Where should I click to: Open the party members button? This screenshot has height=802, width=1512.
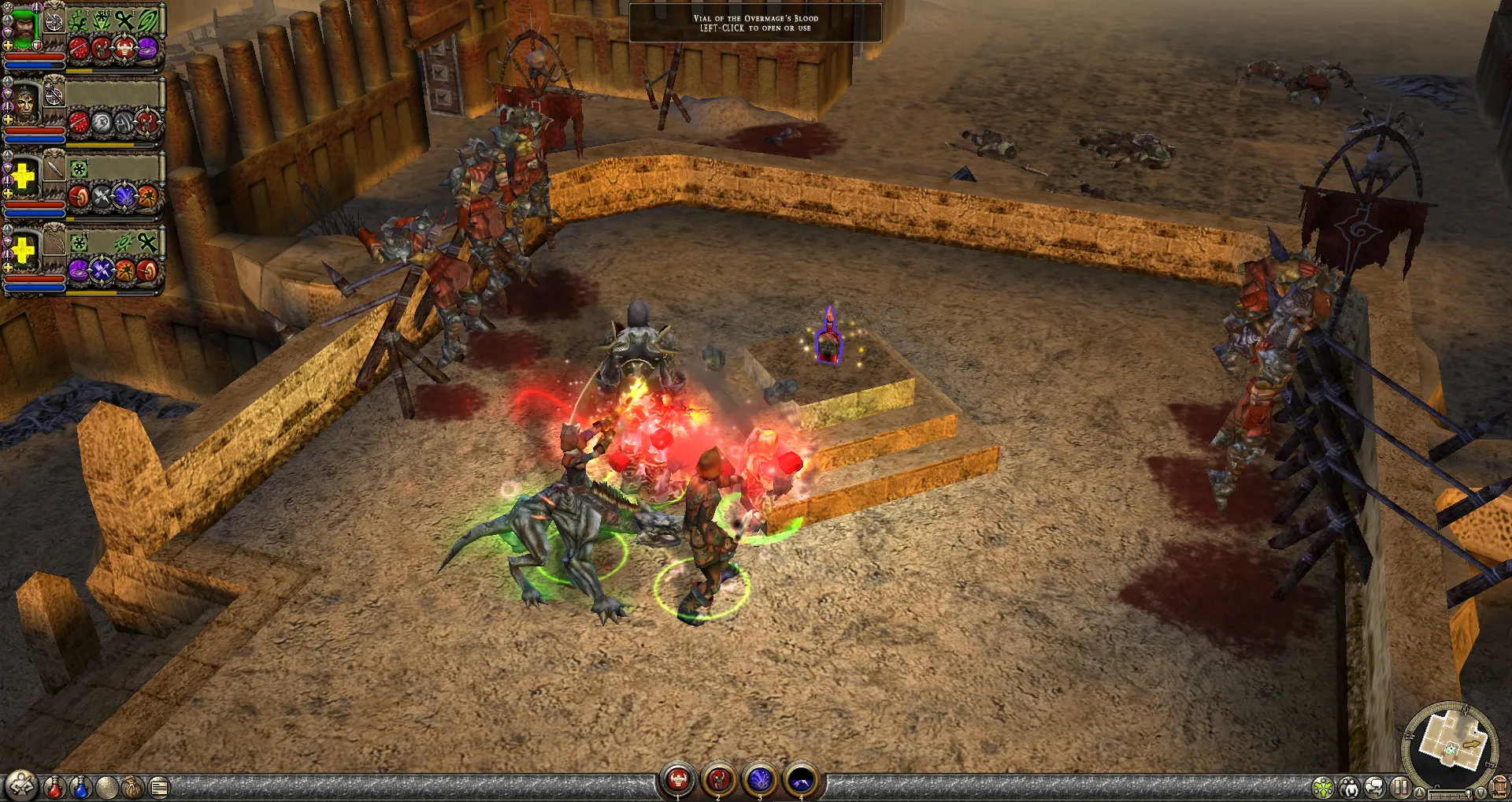click(1350, 786)
